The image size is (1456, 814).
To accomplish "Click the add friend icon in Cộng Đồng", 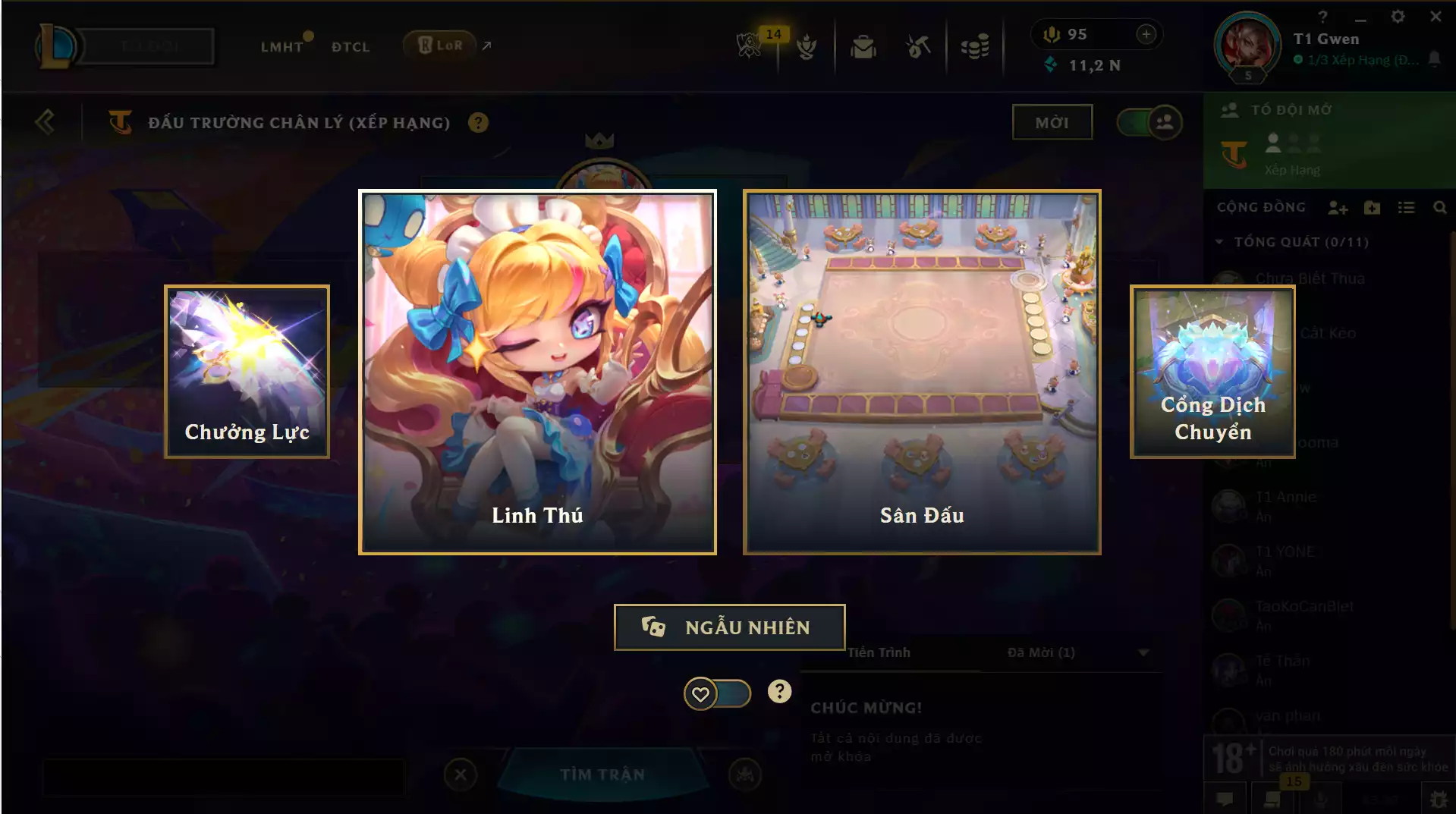I will [x=1339, y=207].
